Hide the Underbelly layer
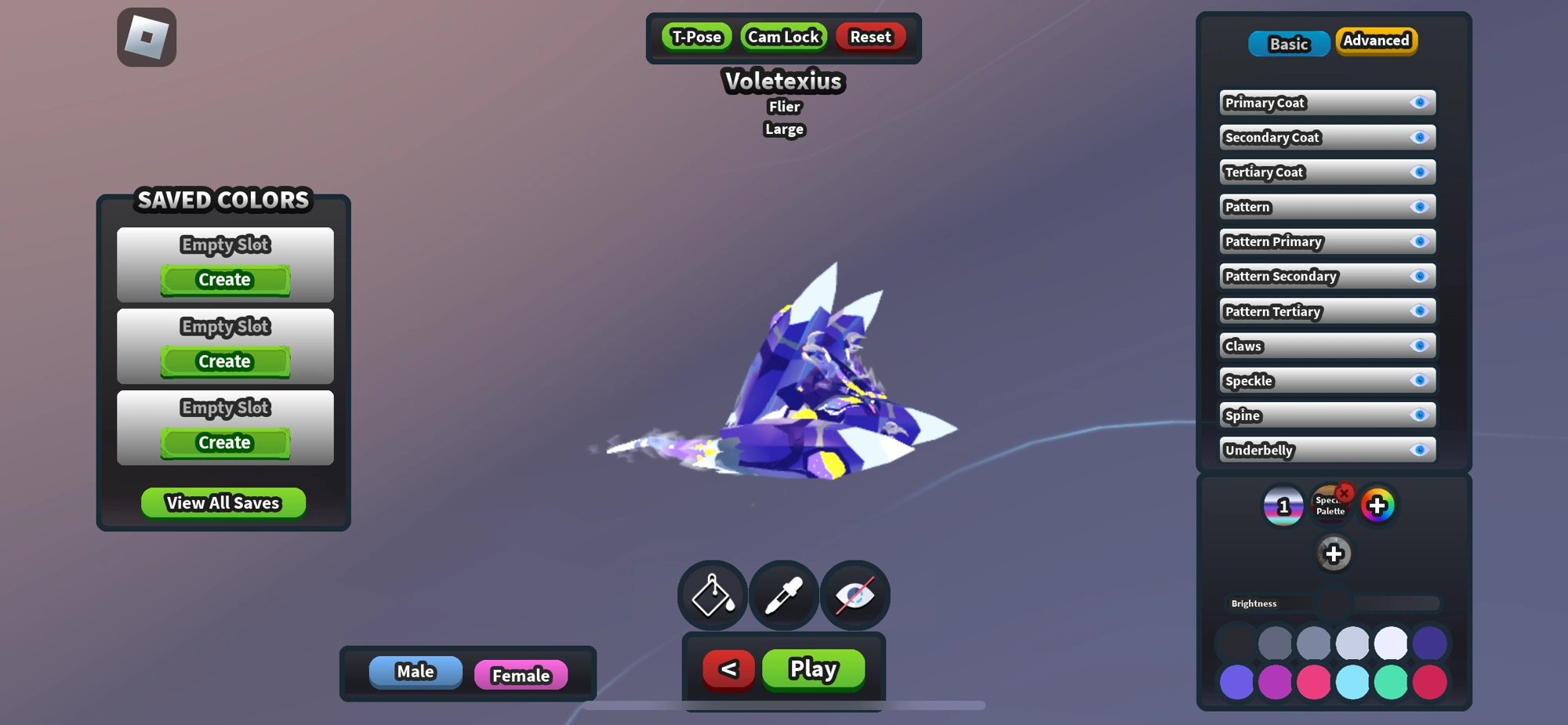 tap(1419, 450)
